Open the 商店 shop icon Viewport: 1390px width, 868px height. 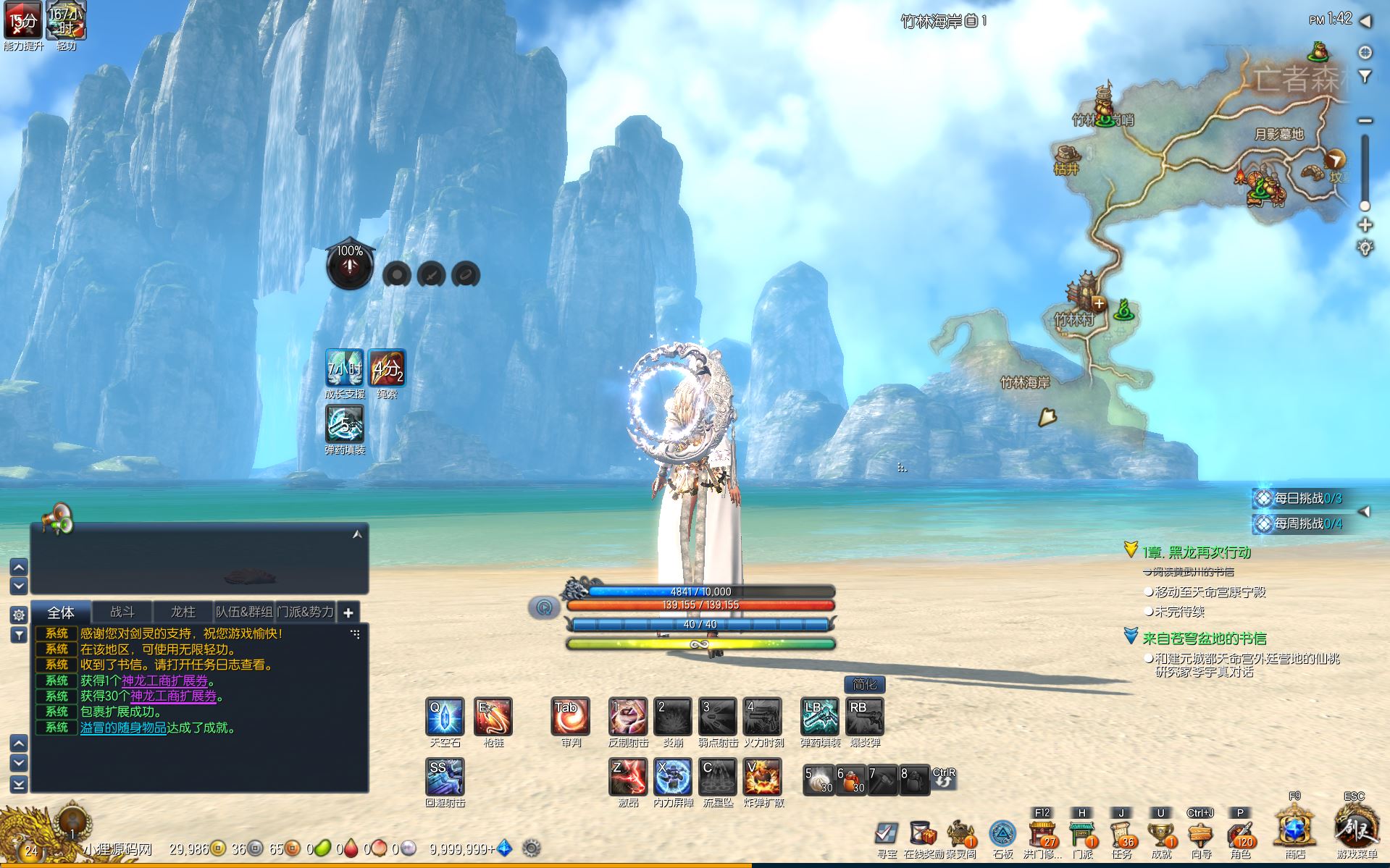[x=1295, y=830]
